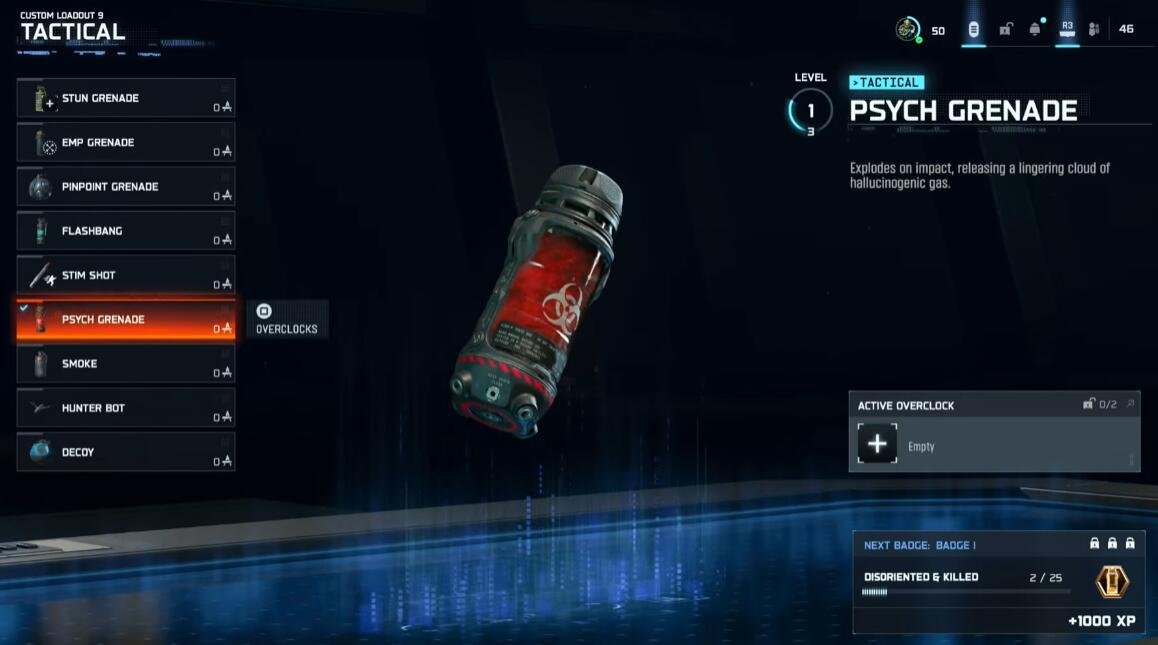
Task: Show notifications via the bell icon
Action: click(1035, 29)
